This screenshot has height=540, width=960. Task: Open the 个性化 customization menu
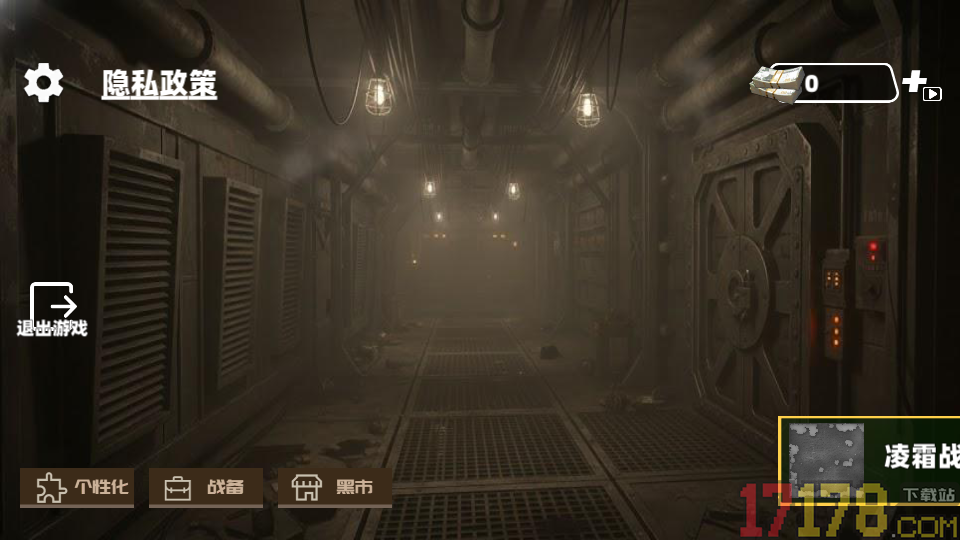coord(77,488)
